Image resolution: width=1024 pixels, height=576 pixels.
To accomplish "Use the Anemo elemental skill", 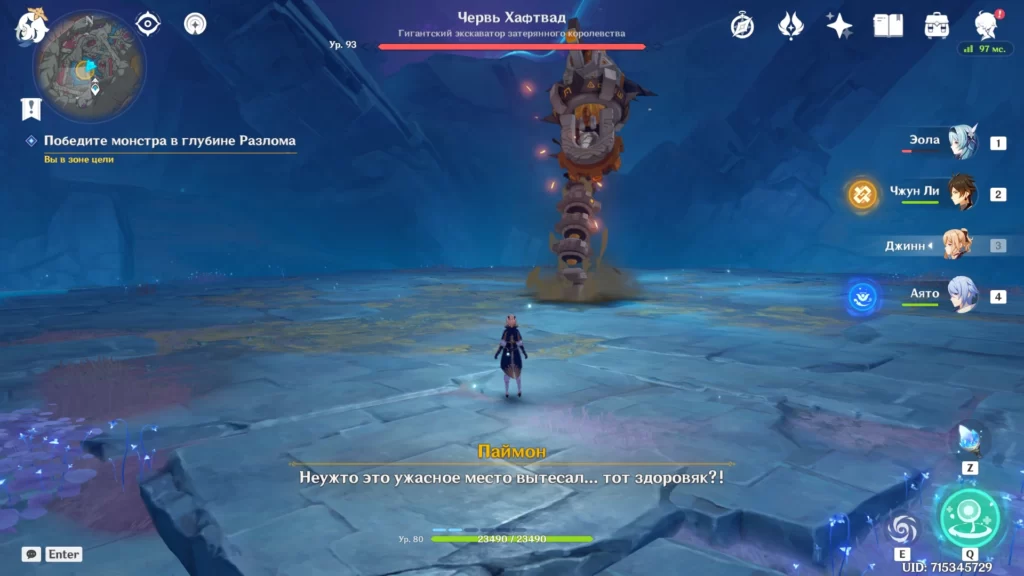I will (x=902, y=529).
